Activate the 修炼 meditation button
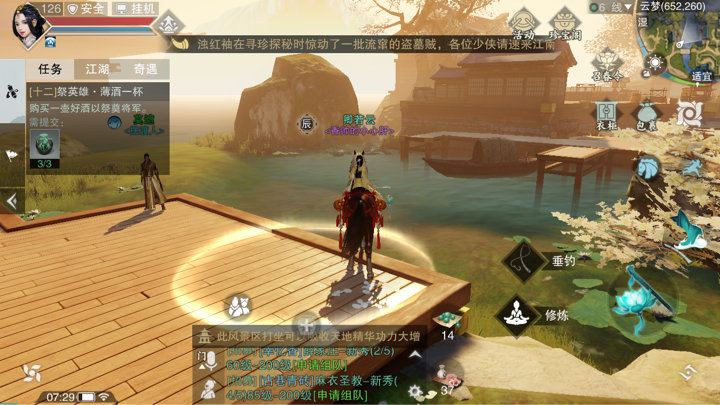Image resolution: width=720 pixels, height=405 pixels. [517, 315]
